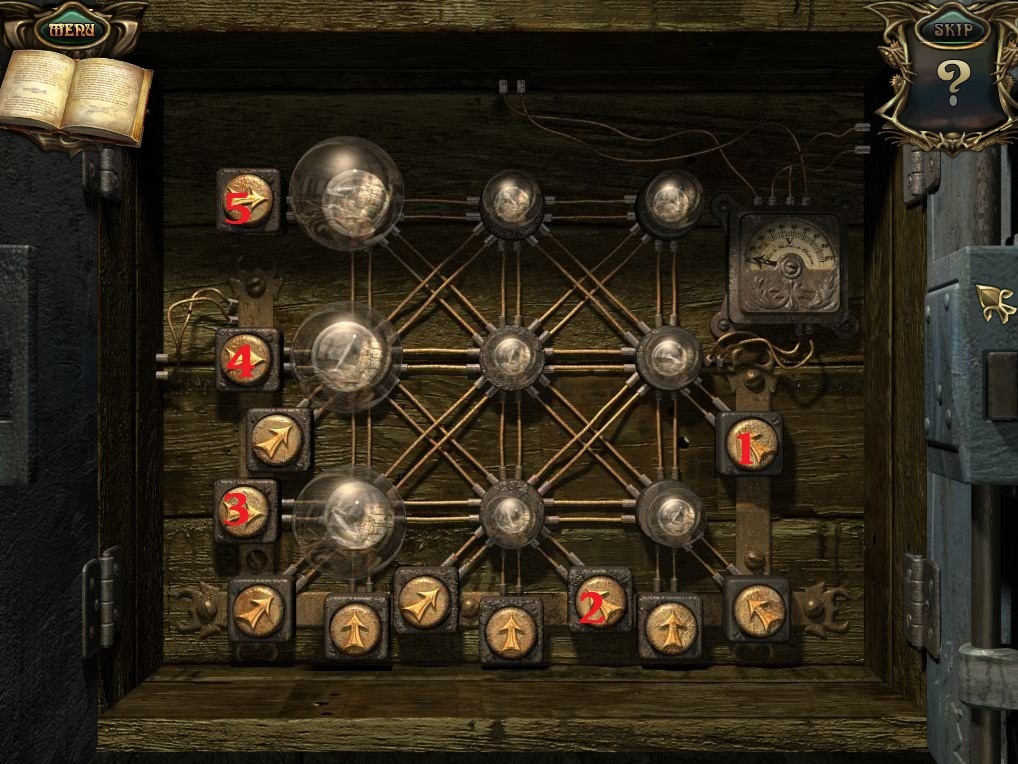Open the journal book
This screenshot has height=764, width=1018.
click(75, 97)
